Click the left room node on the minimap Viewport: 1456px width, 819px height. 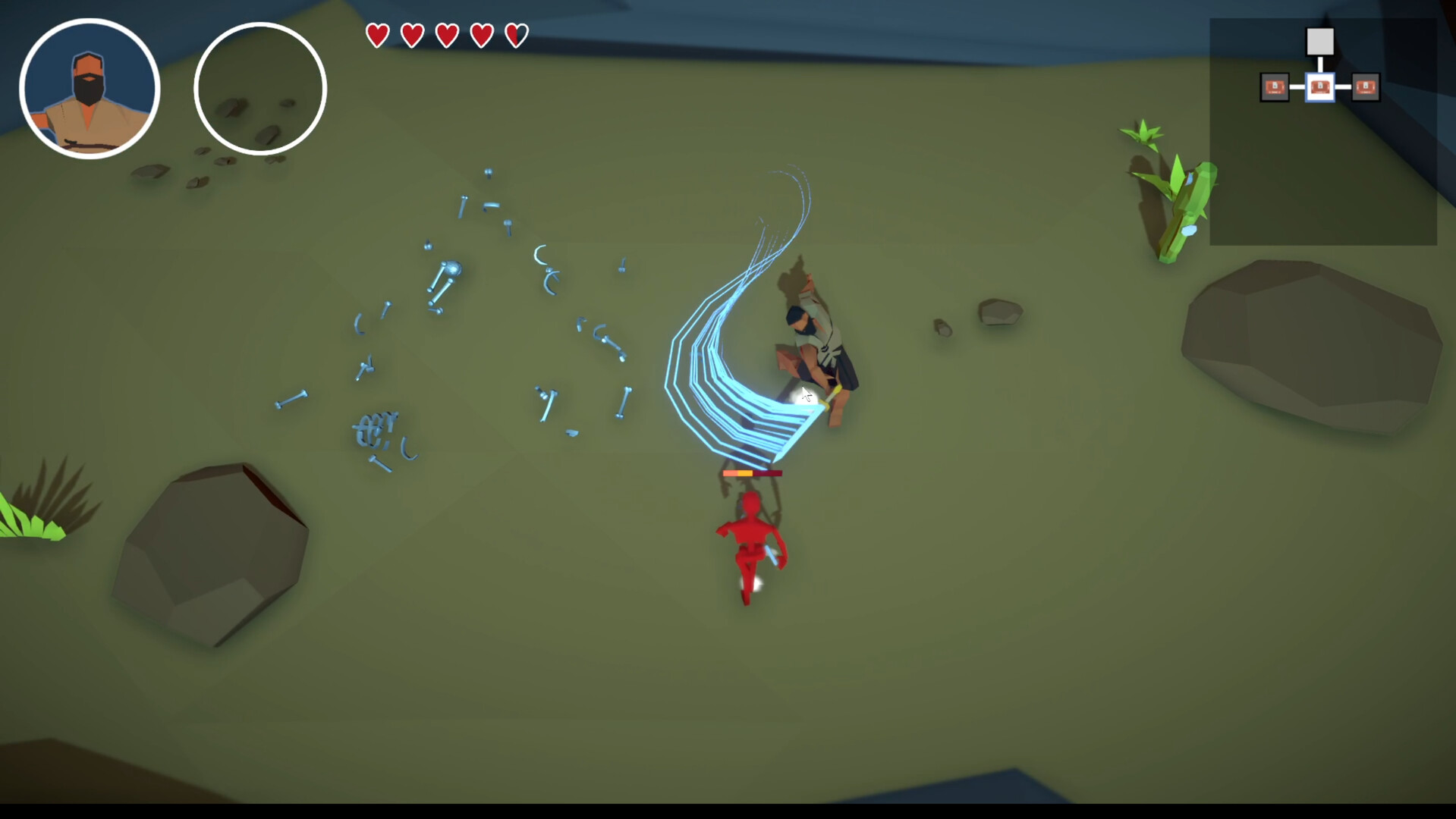1272,87
